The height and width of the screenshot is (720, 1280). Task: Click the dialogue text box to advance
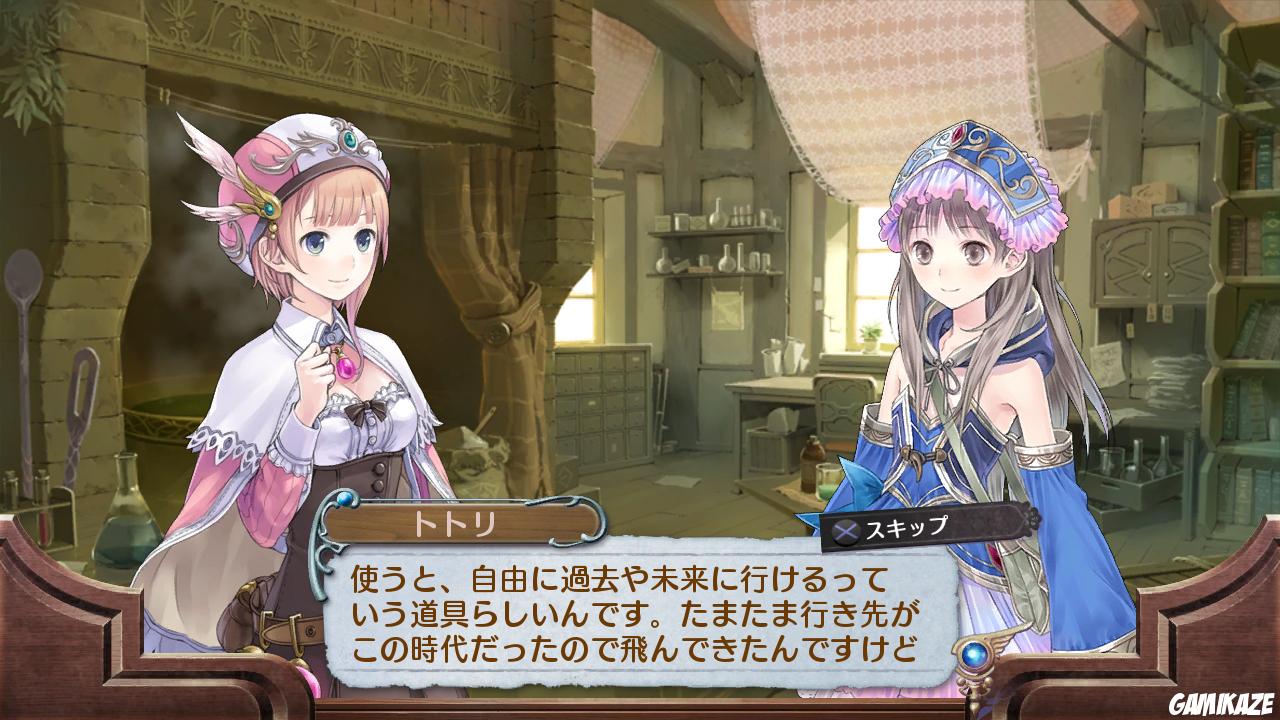coord(640,610)
